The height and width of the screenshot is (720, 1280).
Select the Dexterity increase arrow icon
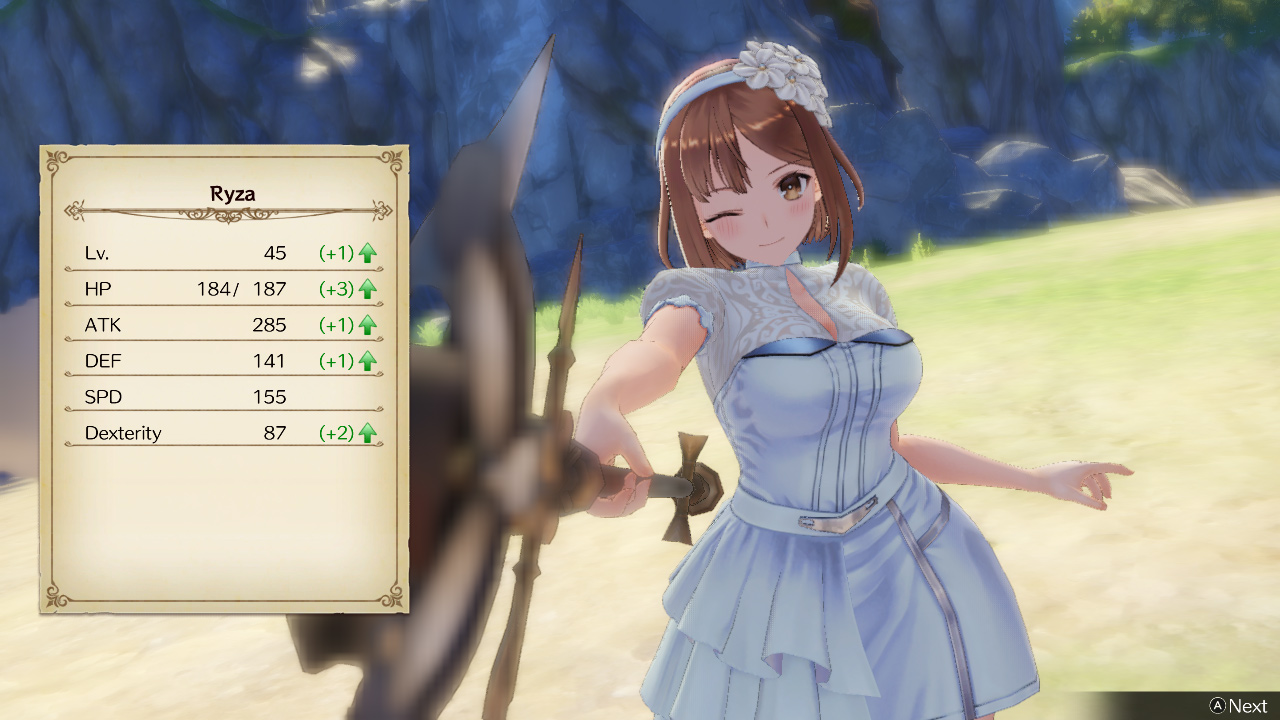pos(367,433)
